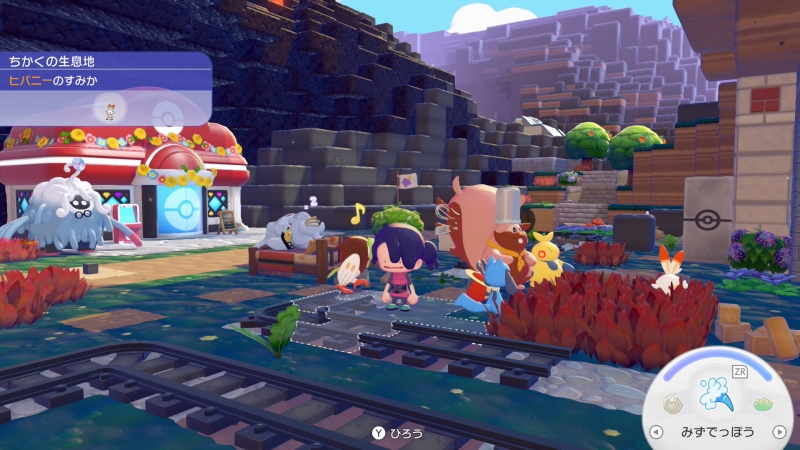Click the right arrow of the move selector

(780, 432)
